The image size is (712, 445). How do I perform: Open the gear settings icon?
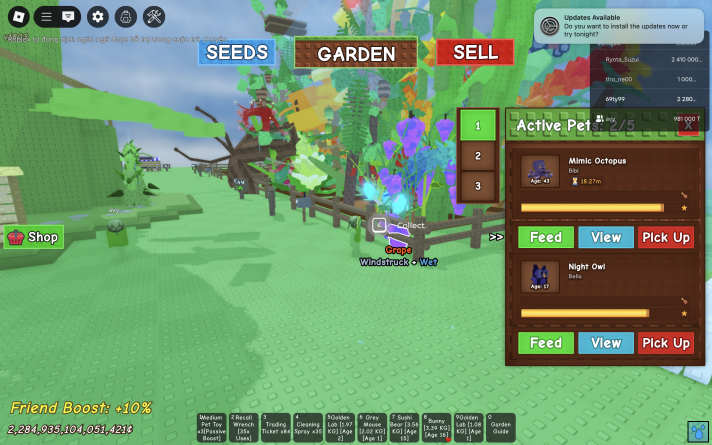[97, 16]
